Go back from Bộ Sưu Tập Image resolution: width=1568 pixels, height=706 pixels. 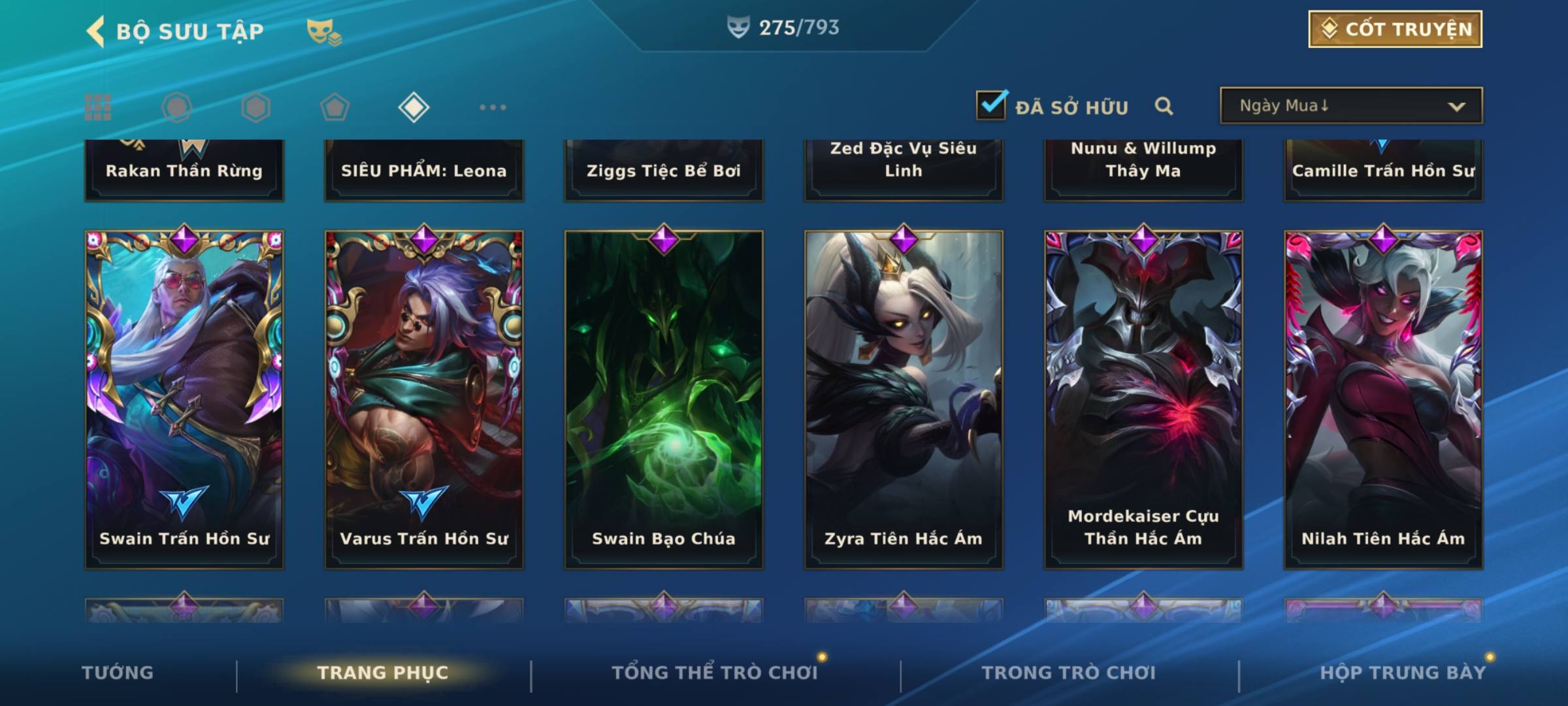[96, 31]
